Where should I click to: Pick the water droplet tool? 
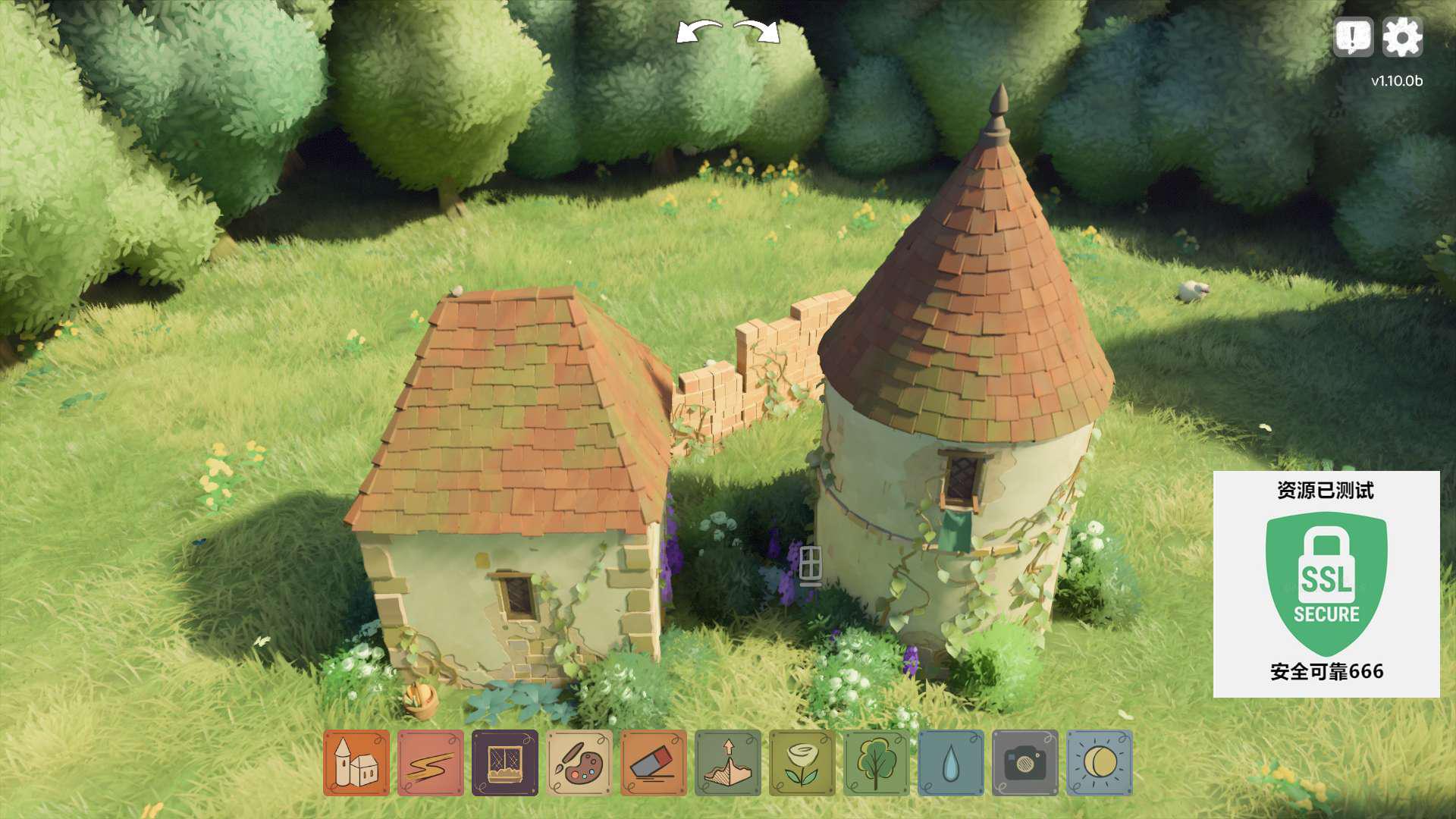pos(951,763)
